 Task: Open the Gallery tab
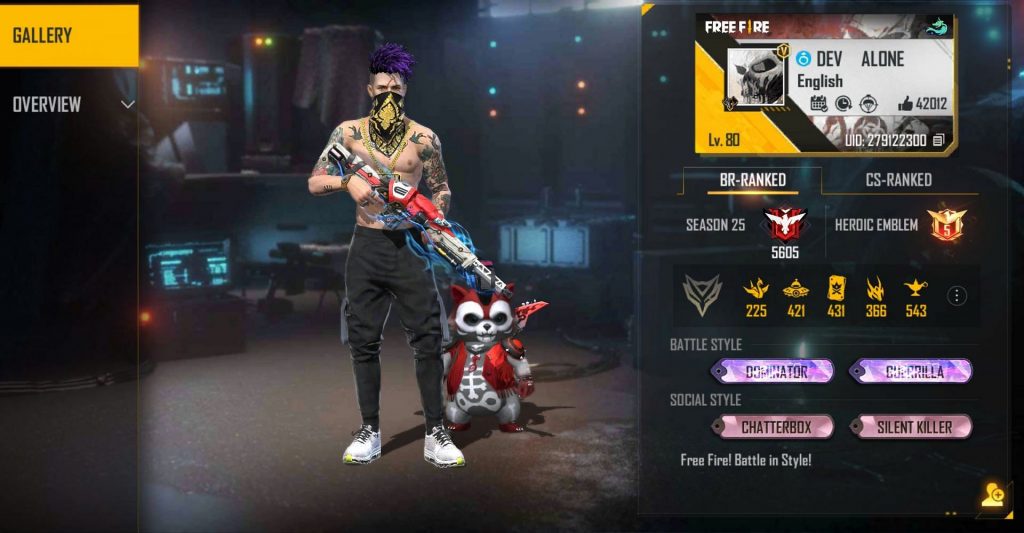click(x=68, y=35)
